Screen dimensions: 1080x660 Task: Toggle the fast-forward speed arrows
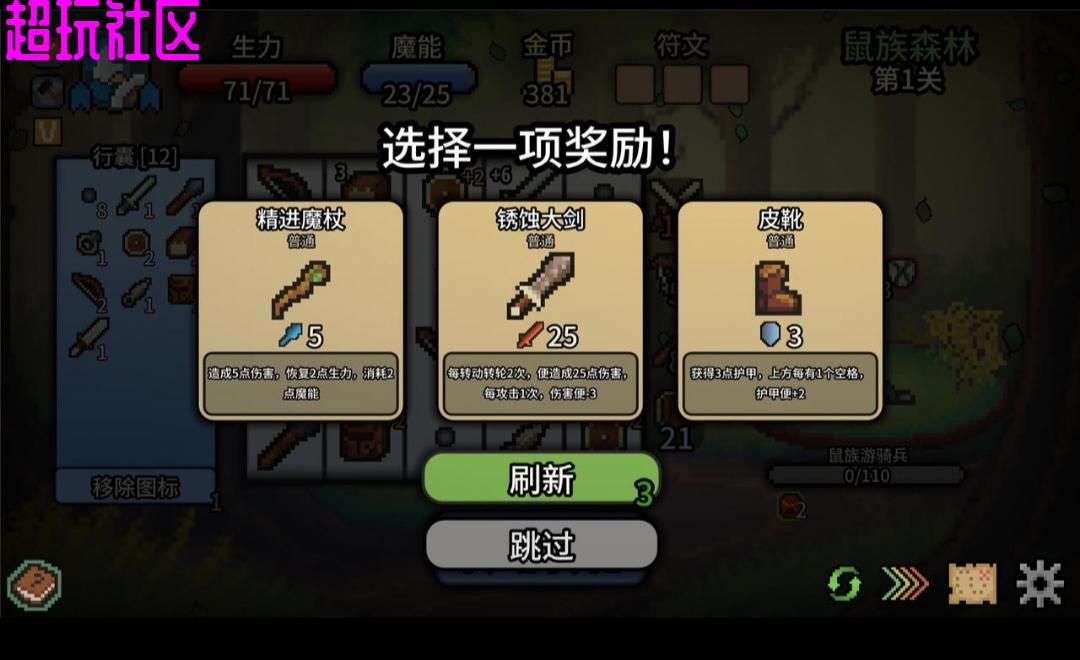coord(905,583)
